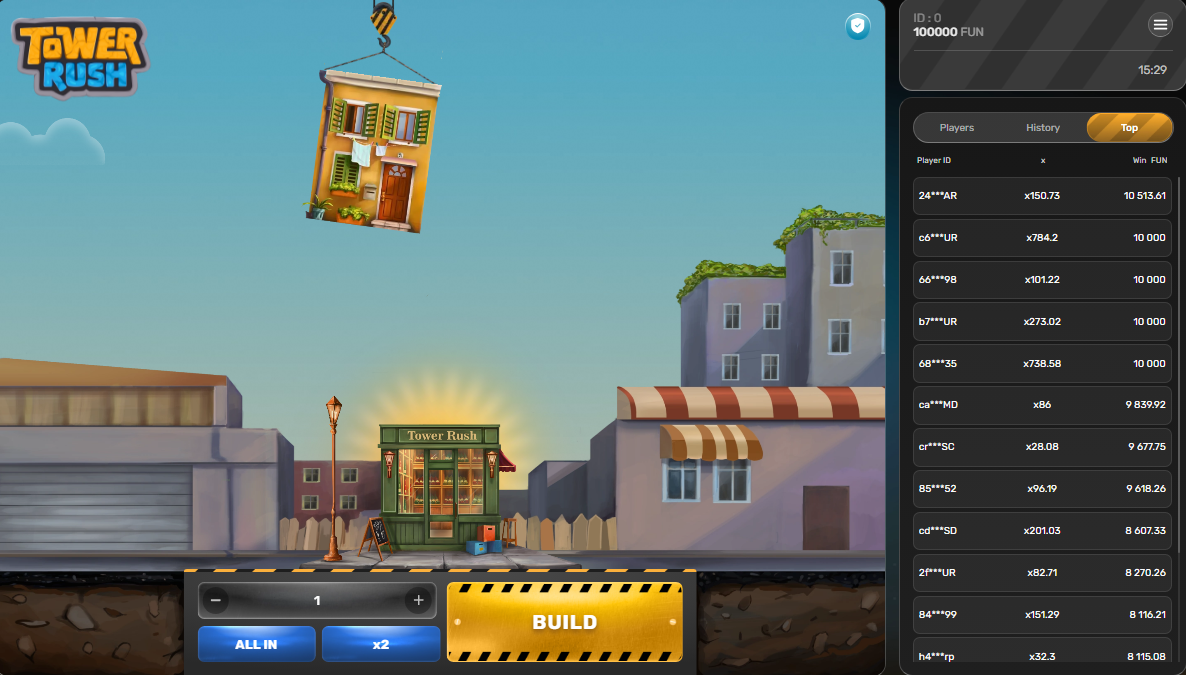Click the cd***SD x201.03 row

[1042, 531]
